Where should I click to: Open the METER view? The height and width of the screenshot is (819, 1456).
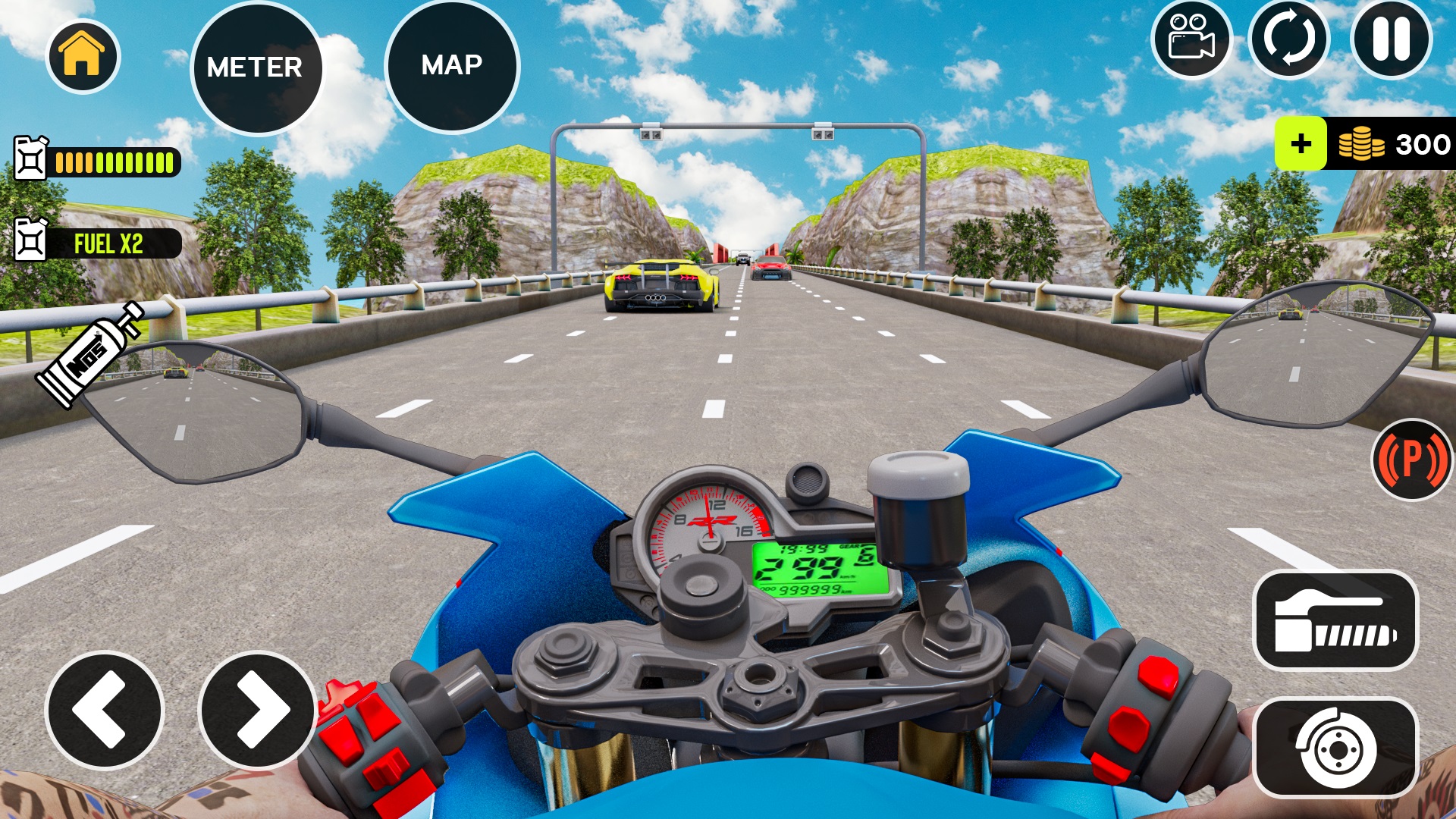(x=258, y=67)
